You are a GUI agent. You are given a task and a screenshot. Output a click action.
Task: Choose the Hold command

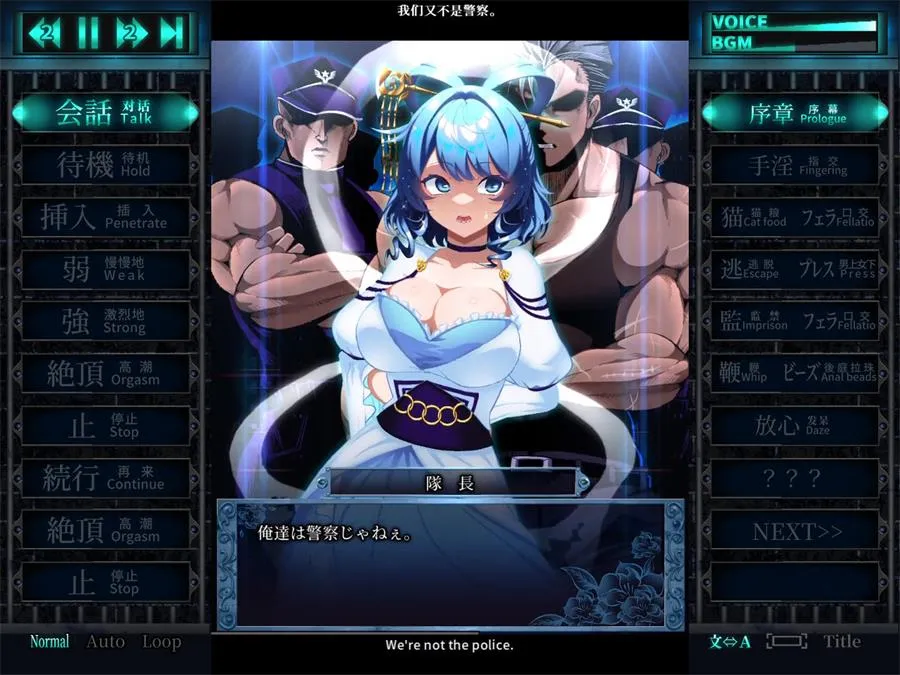click(105, 165)
